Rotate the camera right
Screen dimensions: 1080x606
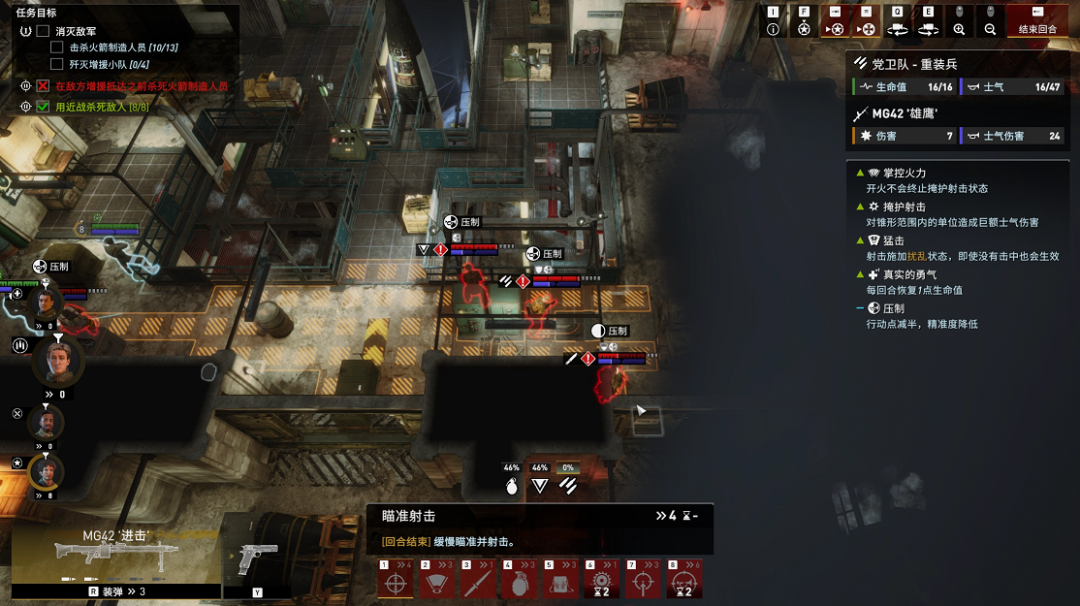point(928,29)
